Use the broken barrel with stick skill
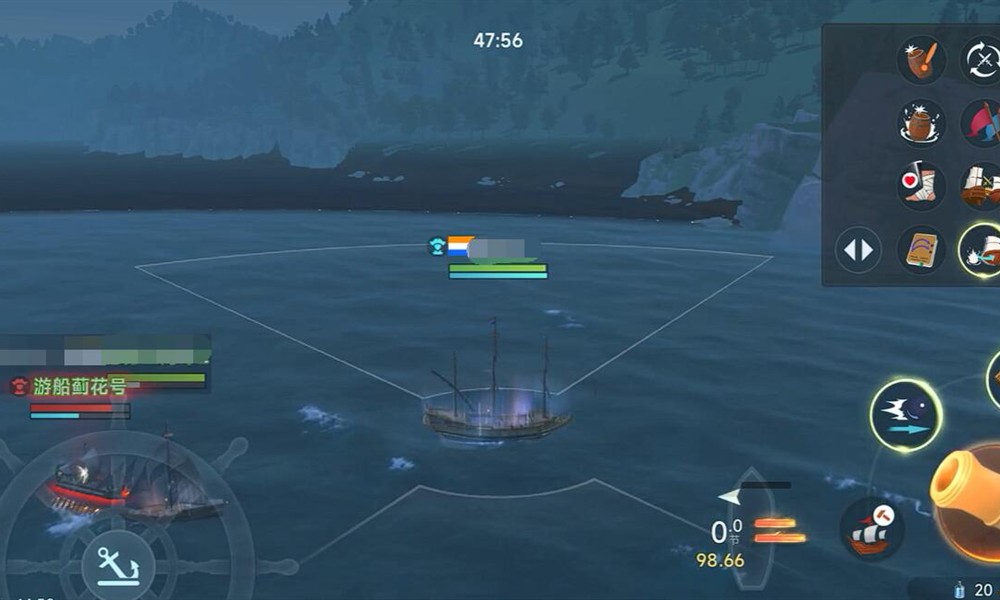Image resolution: width=1000 pixels, height=600 pixels. click(x=921, y=59)
